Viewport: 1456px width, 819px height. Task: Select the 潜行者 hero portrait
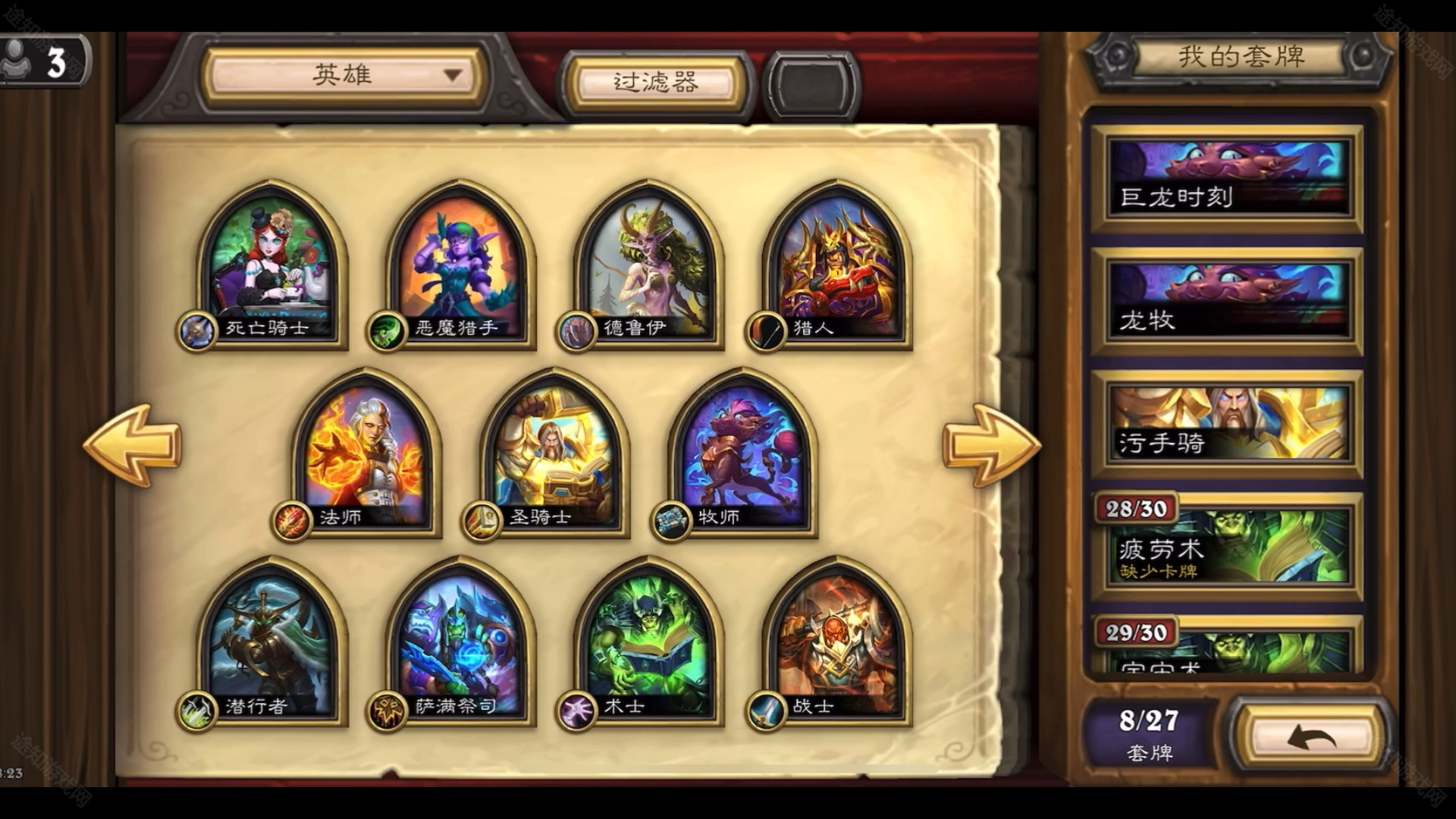coord(271,641)
